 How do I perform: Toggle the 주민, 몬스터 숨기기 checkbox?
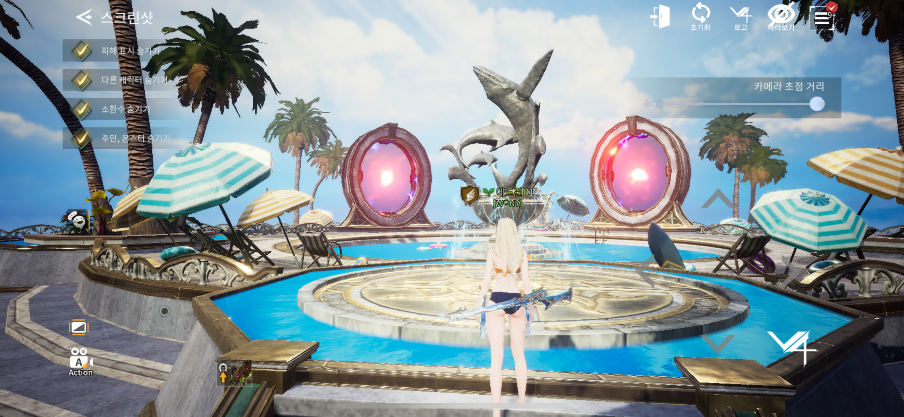coord(82,138)
